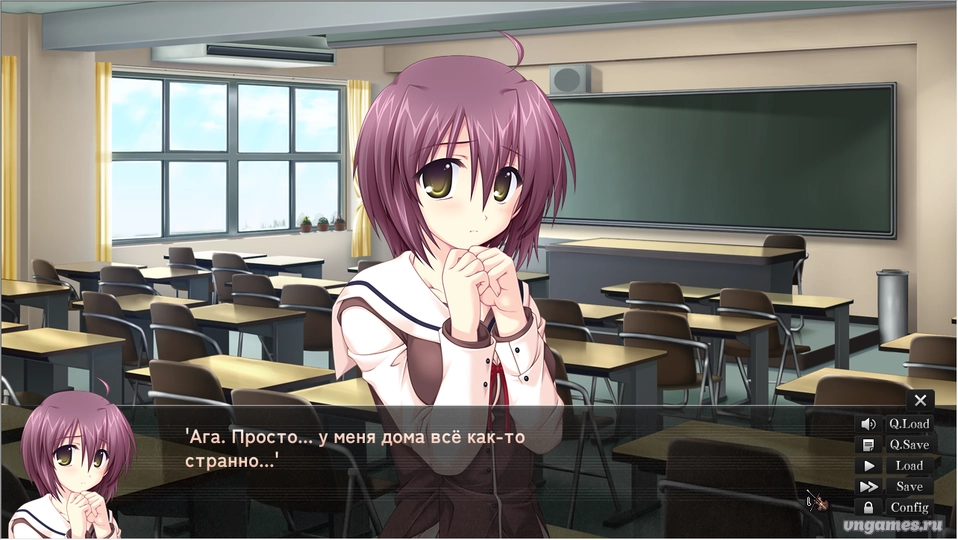The height and width of the screenshot is (540, 958).
Task: Activate the fast-forward skip icon
Action: pos(868,487)
